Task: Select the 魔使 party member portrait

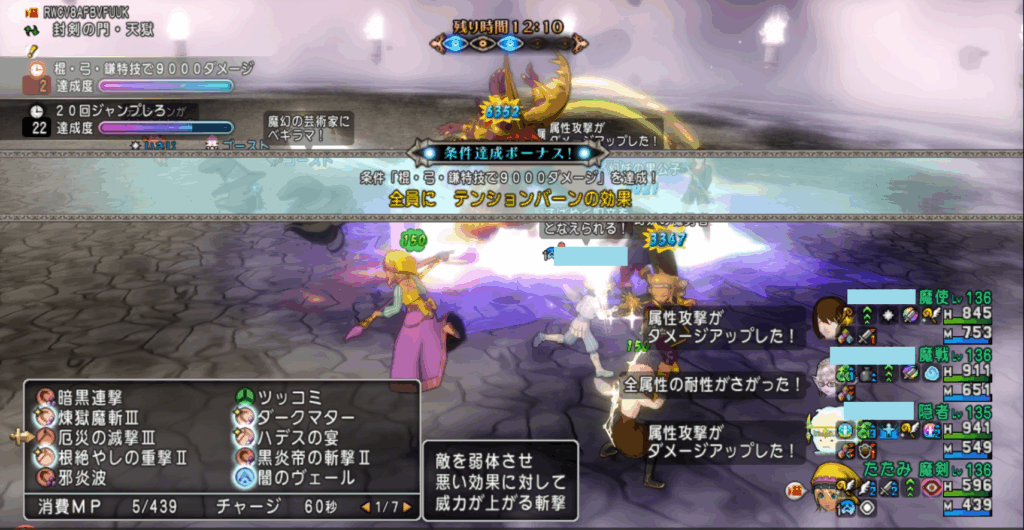Action: click(x=829, y=318)
